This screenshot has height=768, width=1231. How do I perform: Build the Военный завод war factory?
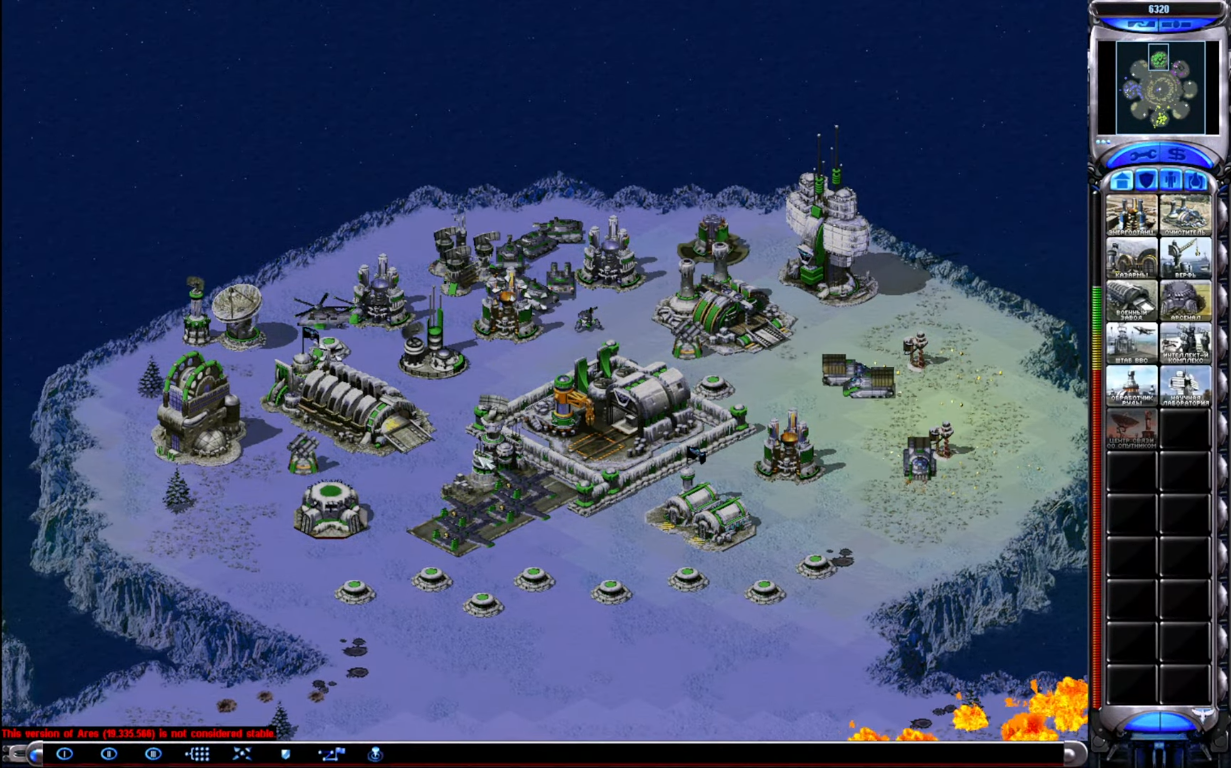(1132, 301)
